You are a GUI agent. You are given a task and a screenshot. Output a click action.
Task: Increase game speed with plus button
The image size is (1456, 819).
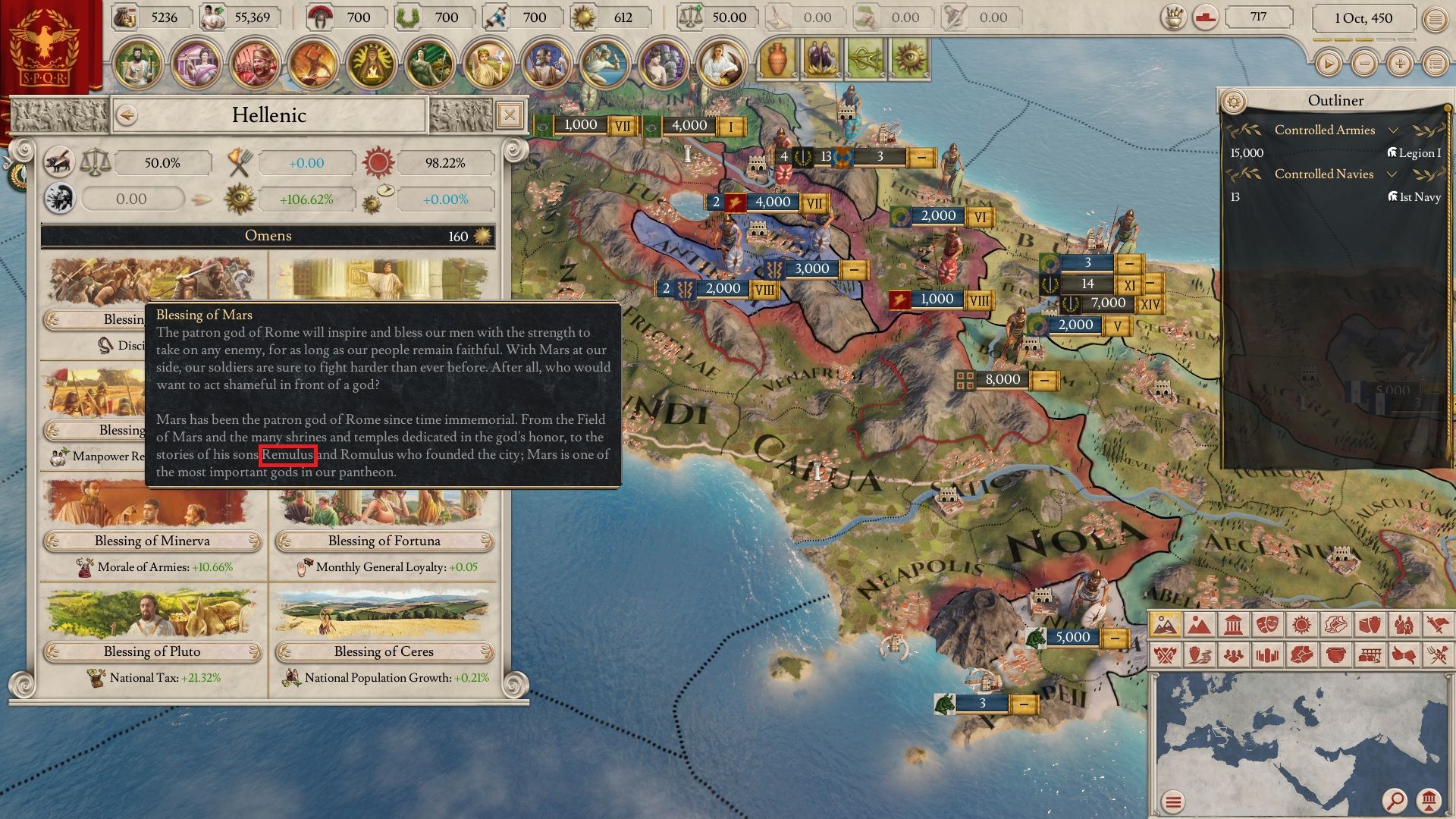1400,64
